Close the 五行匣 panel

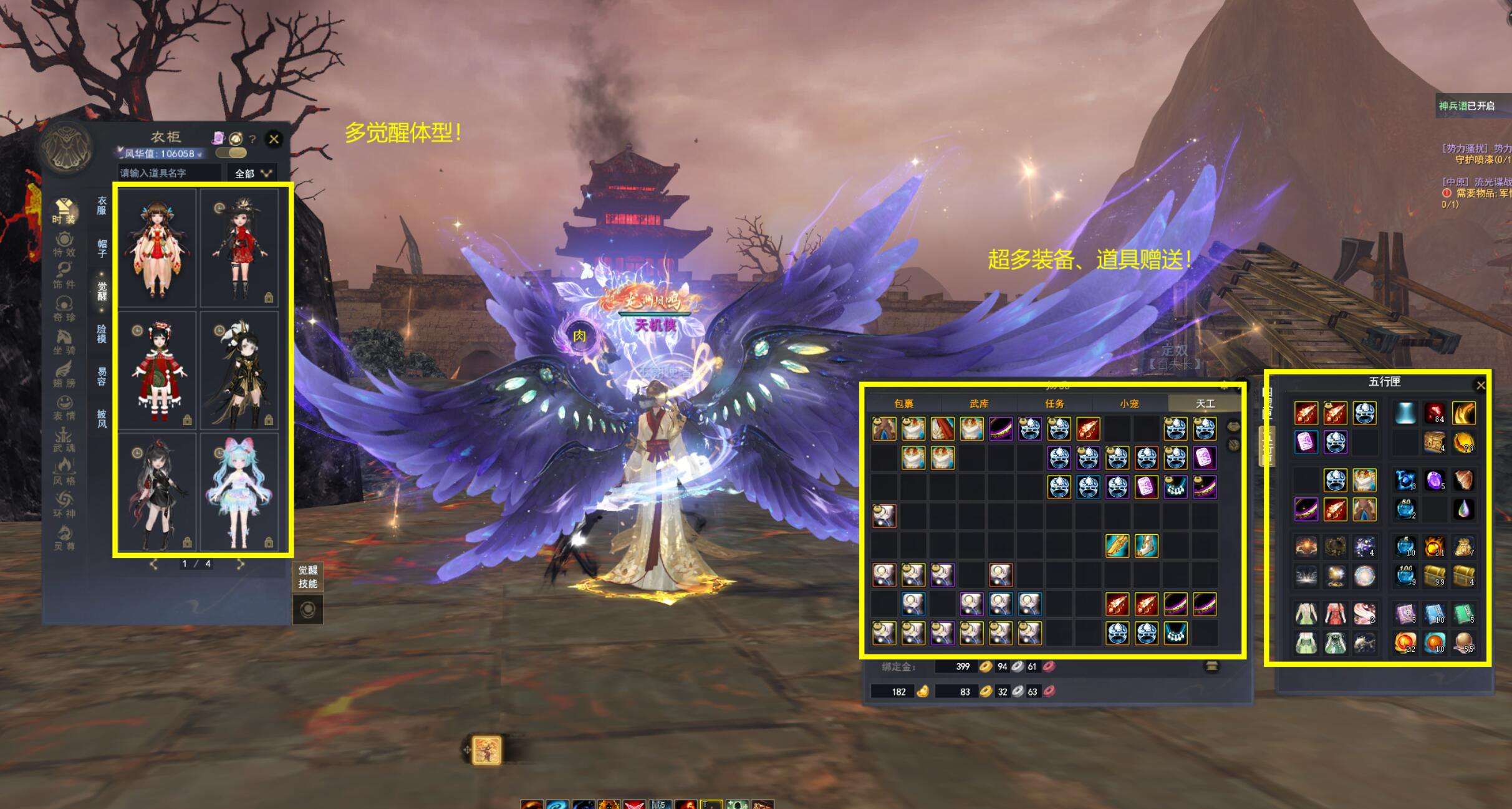tap(1480, 386)
